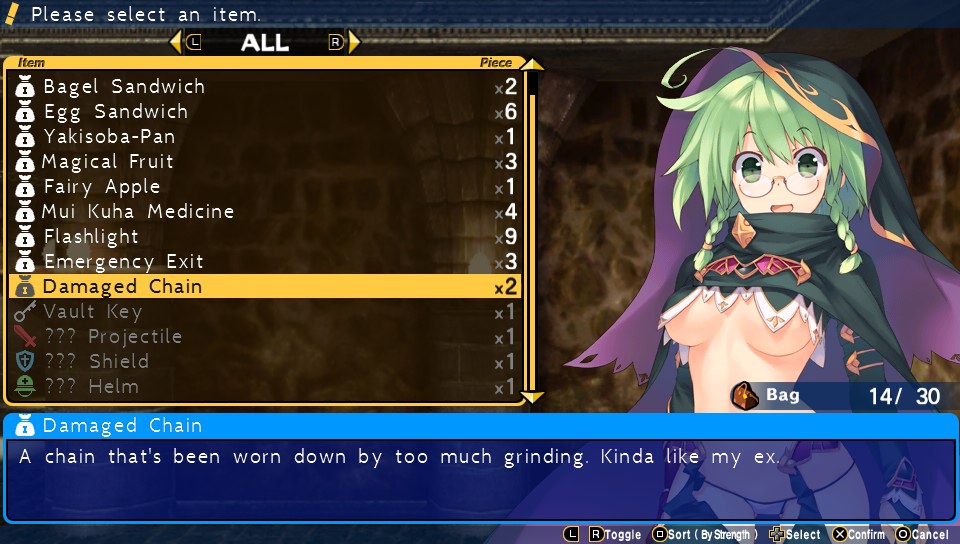Select the Emergency Exit item
Viewport: 960px width, 544px height.
tap(123, 262)
